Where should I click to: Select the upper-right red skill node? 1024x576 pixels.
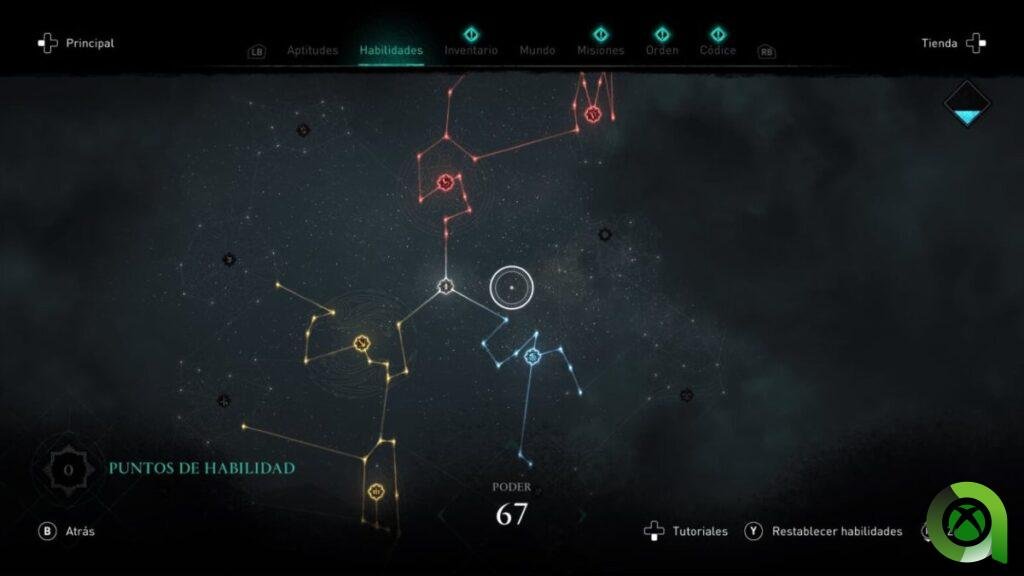pyautogui.click(x=592, y=114)
